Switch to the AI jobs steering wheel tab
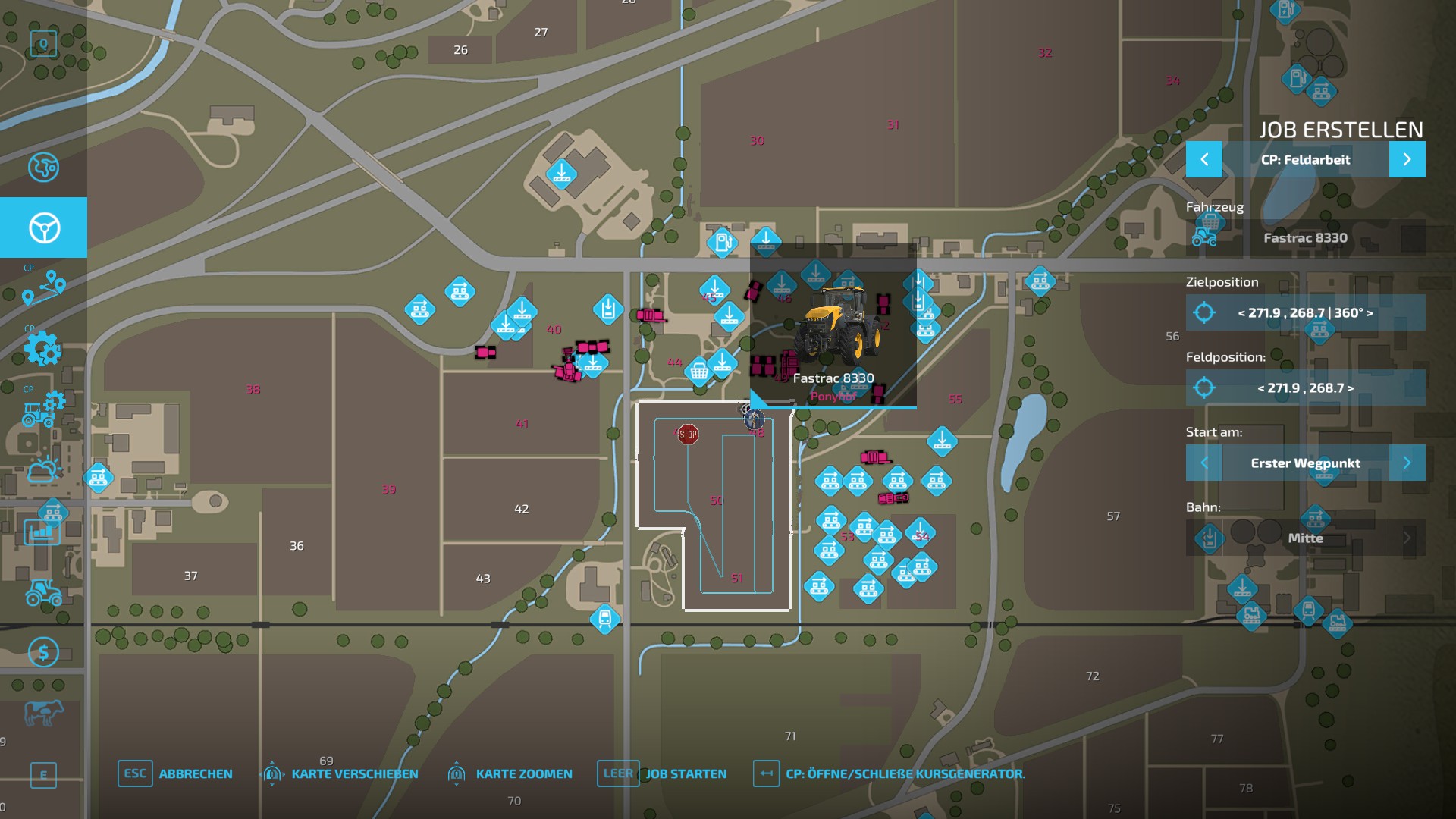This screenshot has height=819, width=1456. coord(43,227)
